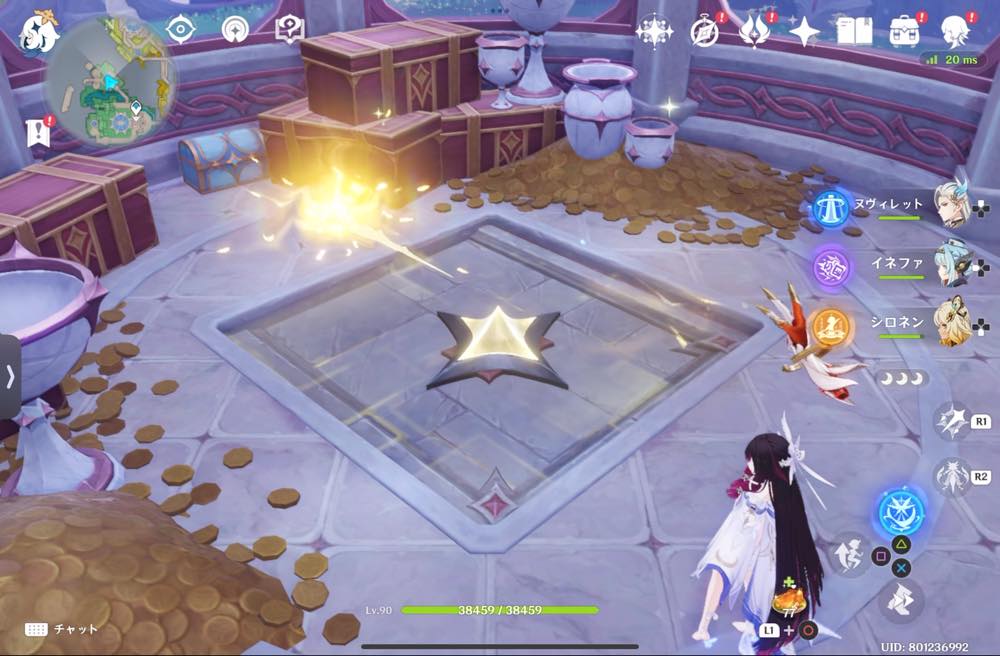Switch to party member シロネン
Image resolution: width=1000 pixels, height=656 pixels.
[x=952, y=324]
